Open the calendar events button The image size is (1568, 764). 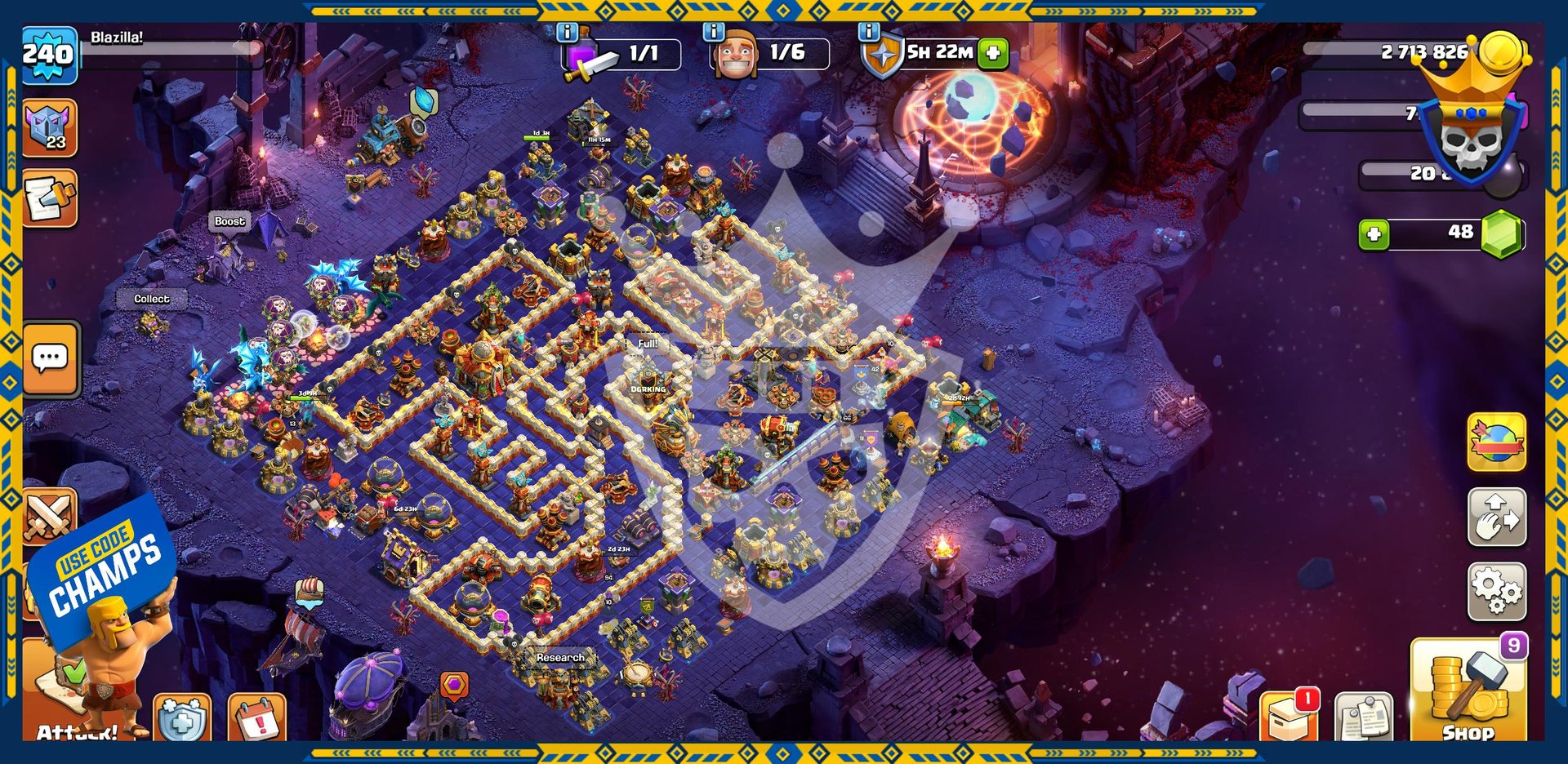(257, 718)
